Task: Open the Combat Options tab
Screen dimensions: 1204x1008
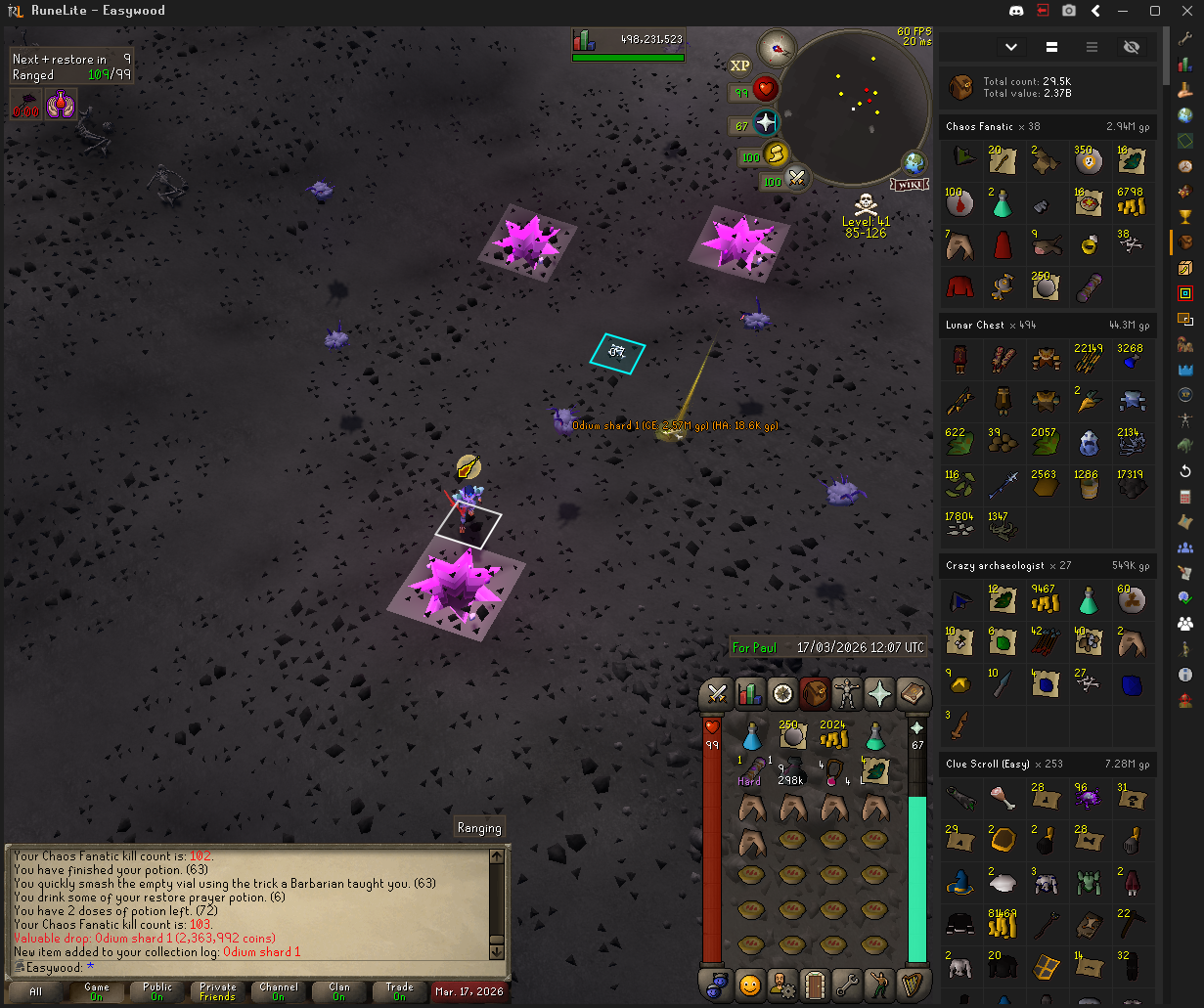Action: pos(717,693)
